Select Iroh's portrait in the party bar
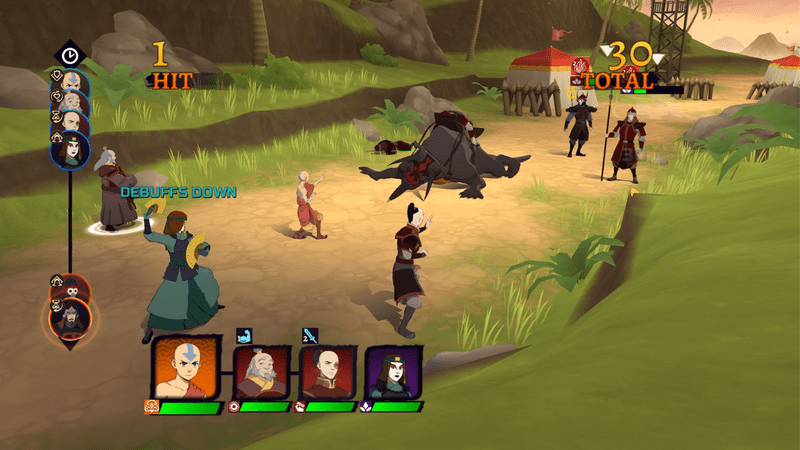 click(x=261, y=371)
